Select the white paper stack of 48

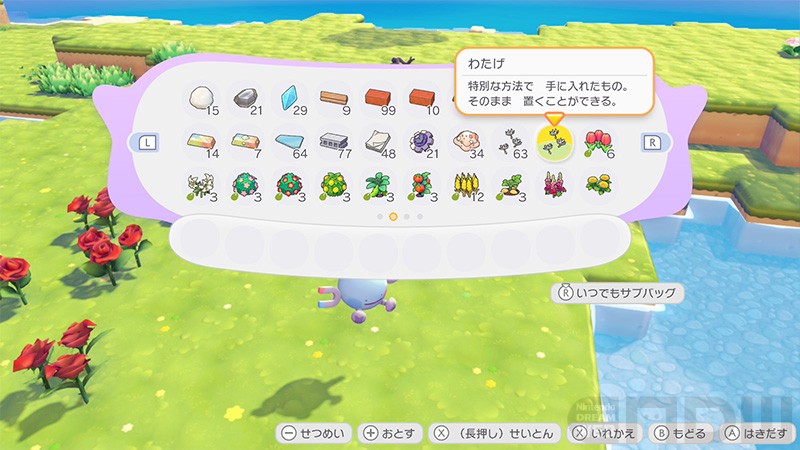[379, 142]
